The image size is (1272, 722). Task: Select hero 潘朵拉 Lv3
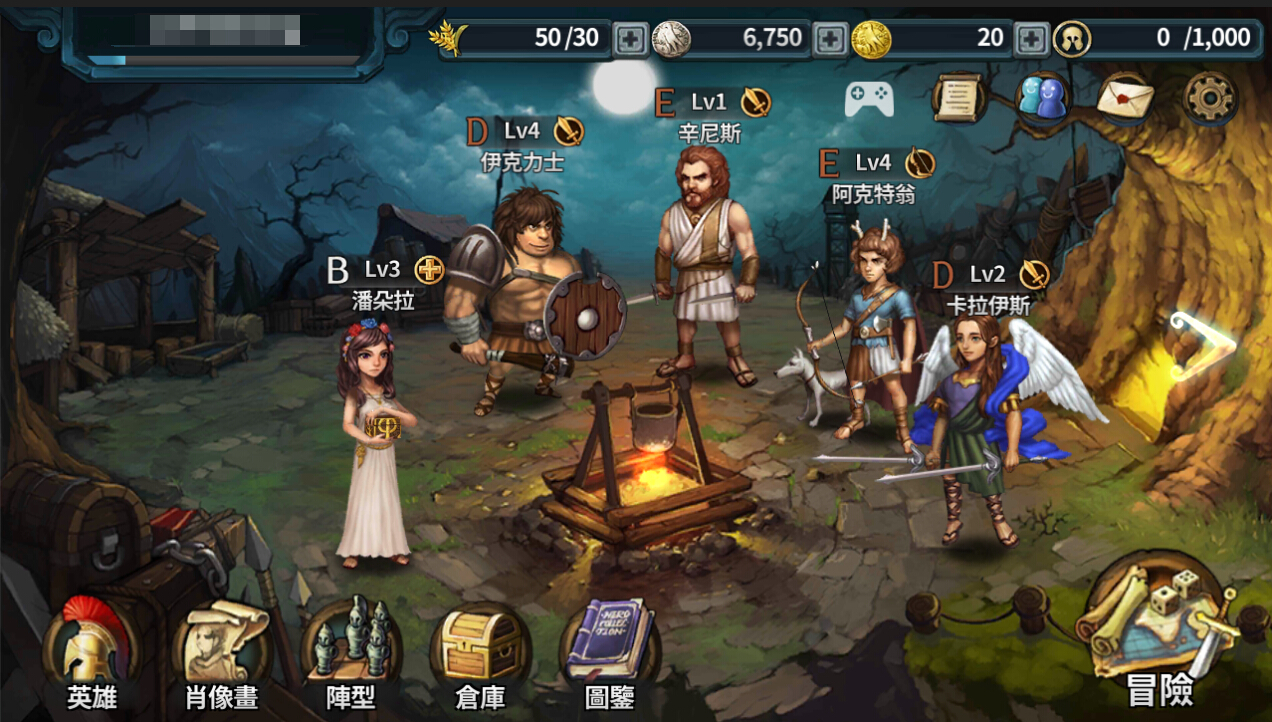(374, 450)
